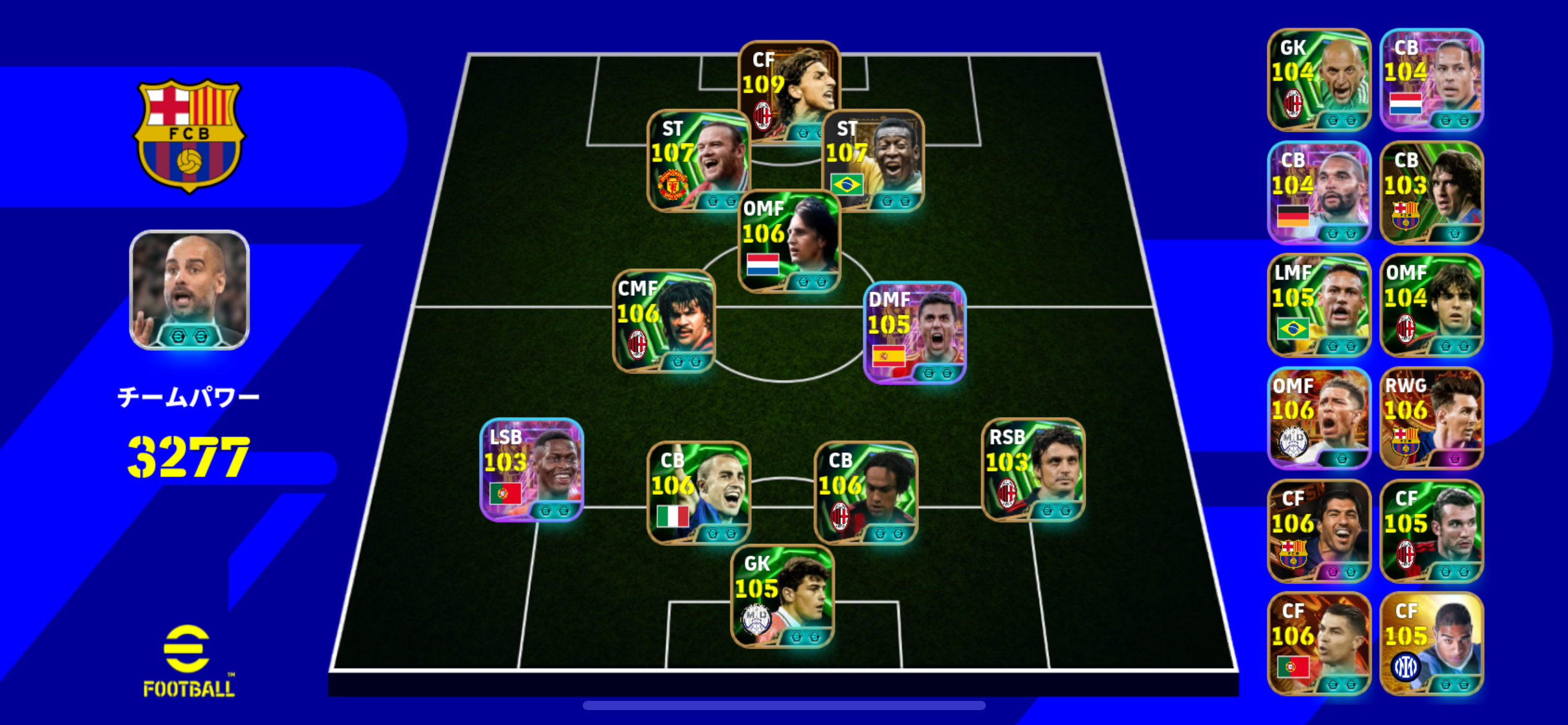Pick the LMF 105 Brazil substitute
The width and height of the screenshot is (1568, 725).
click(1319, 305)
